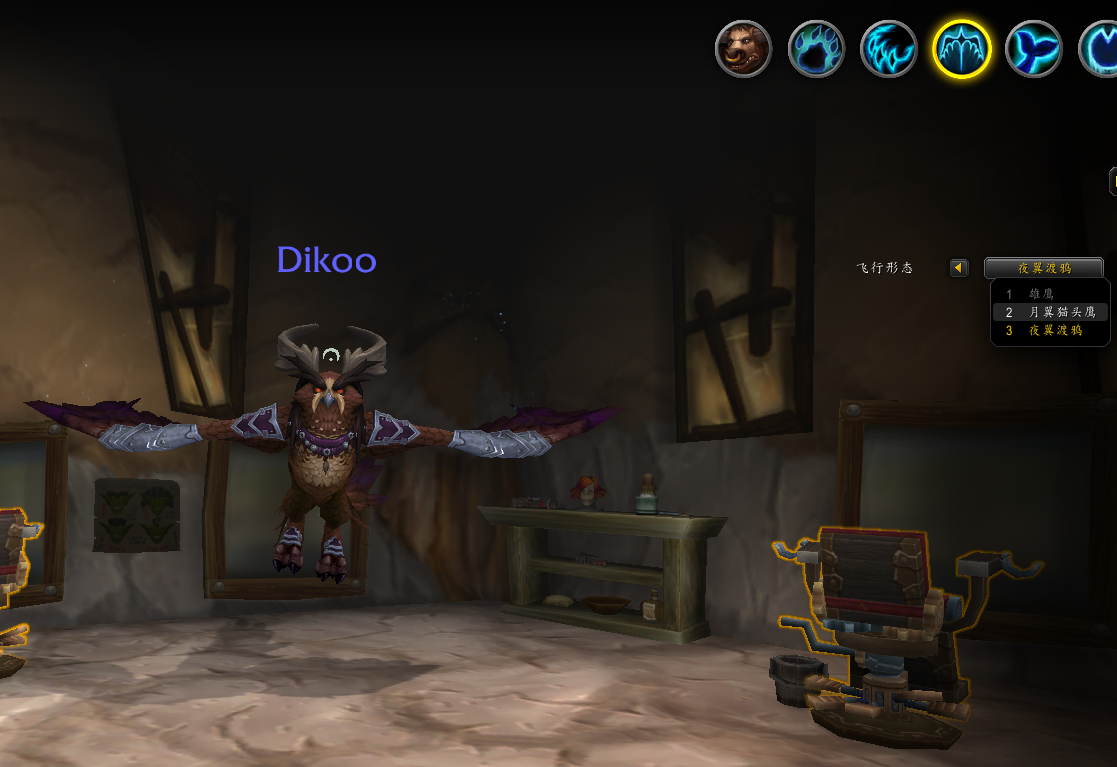
Task: Toggle the 夜翼渡鸦 flight form dropdown
Action: pos(1044,268)
